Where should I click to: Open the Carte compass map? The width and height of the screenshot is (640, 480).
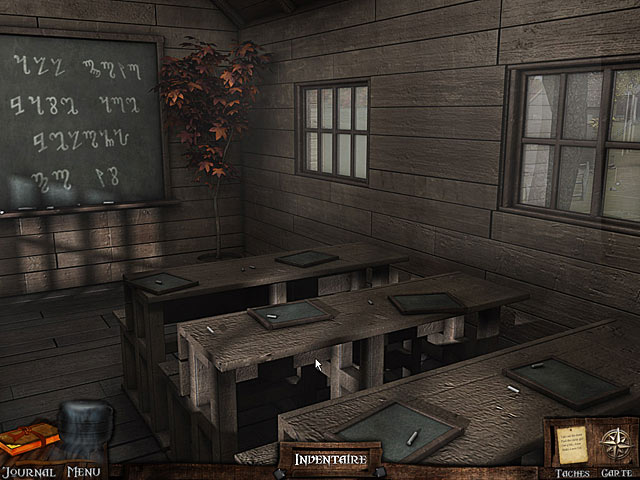[612, 442]
